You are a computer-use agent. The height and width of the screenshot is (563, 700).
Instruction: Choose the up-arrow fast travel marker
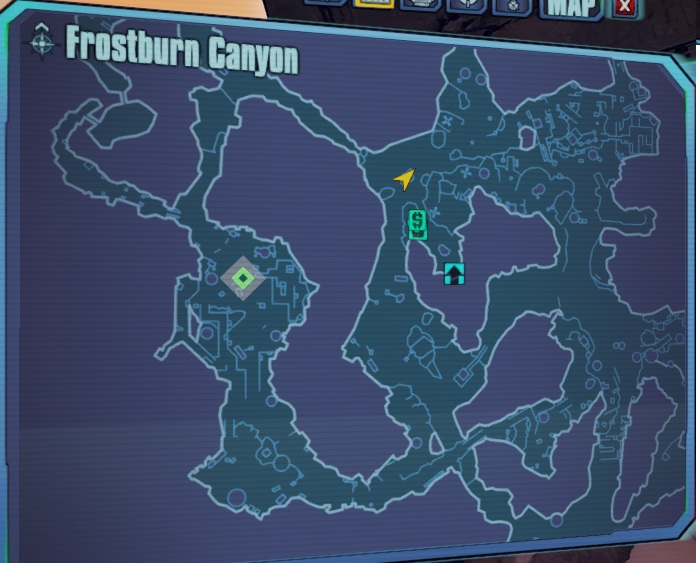(455, 273)
